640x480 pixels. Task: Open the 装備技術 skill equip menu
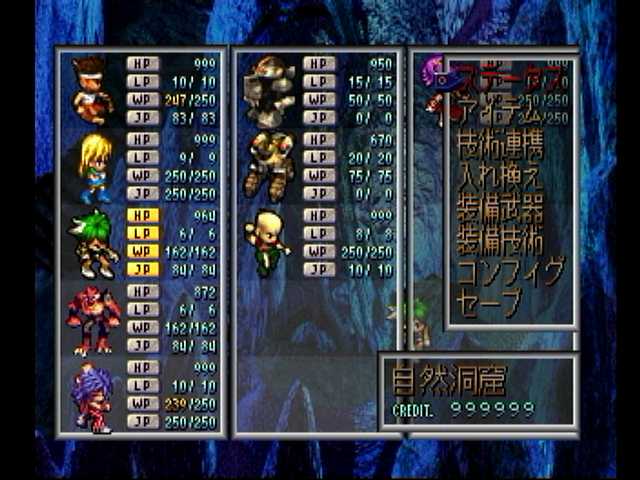500,241
